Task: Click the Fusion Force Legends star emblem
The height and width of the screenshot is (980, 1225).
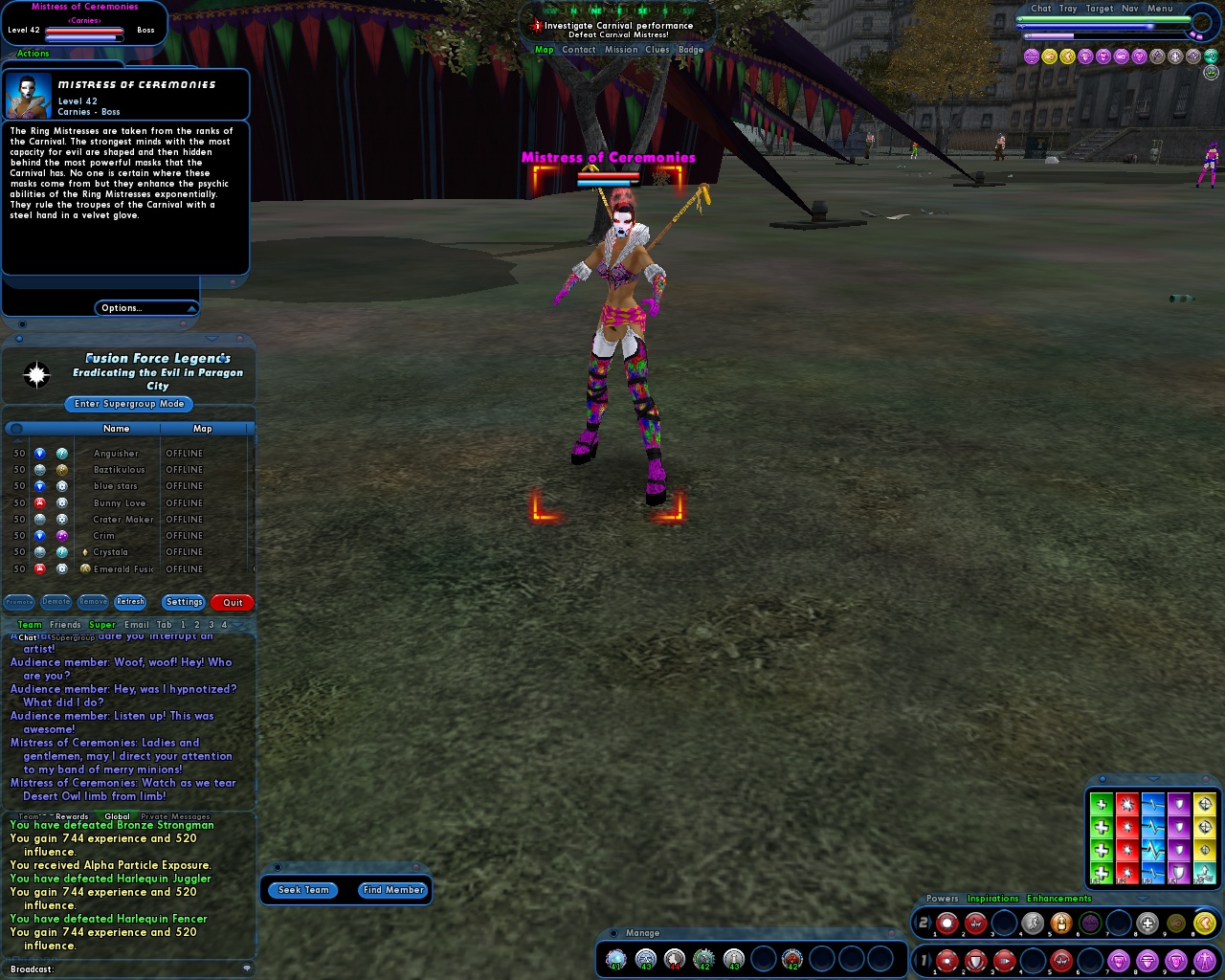Action: pos(37,374)
